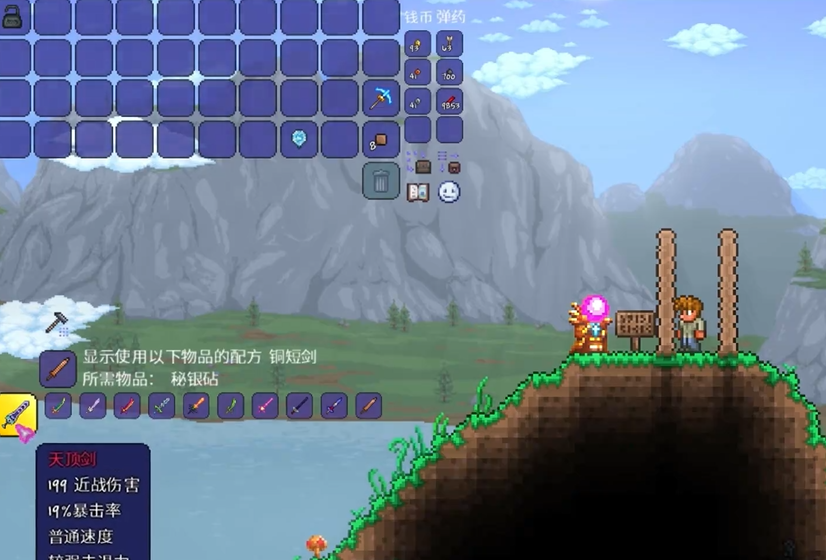
Task: Select the pink Starfury ingredient icon
Action: tap(265, 406)
